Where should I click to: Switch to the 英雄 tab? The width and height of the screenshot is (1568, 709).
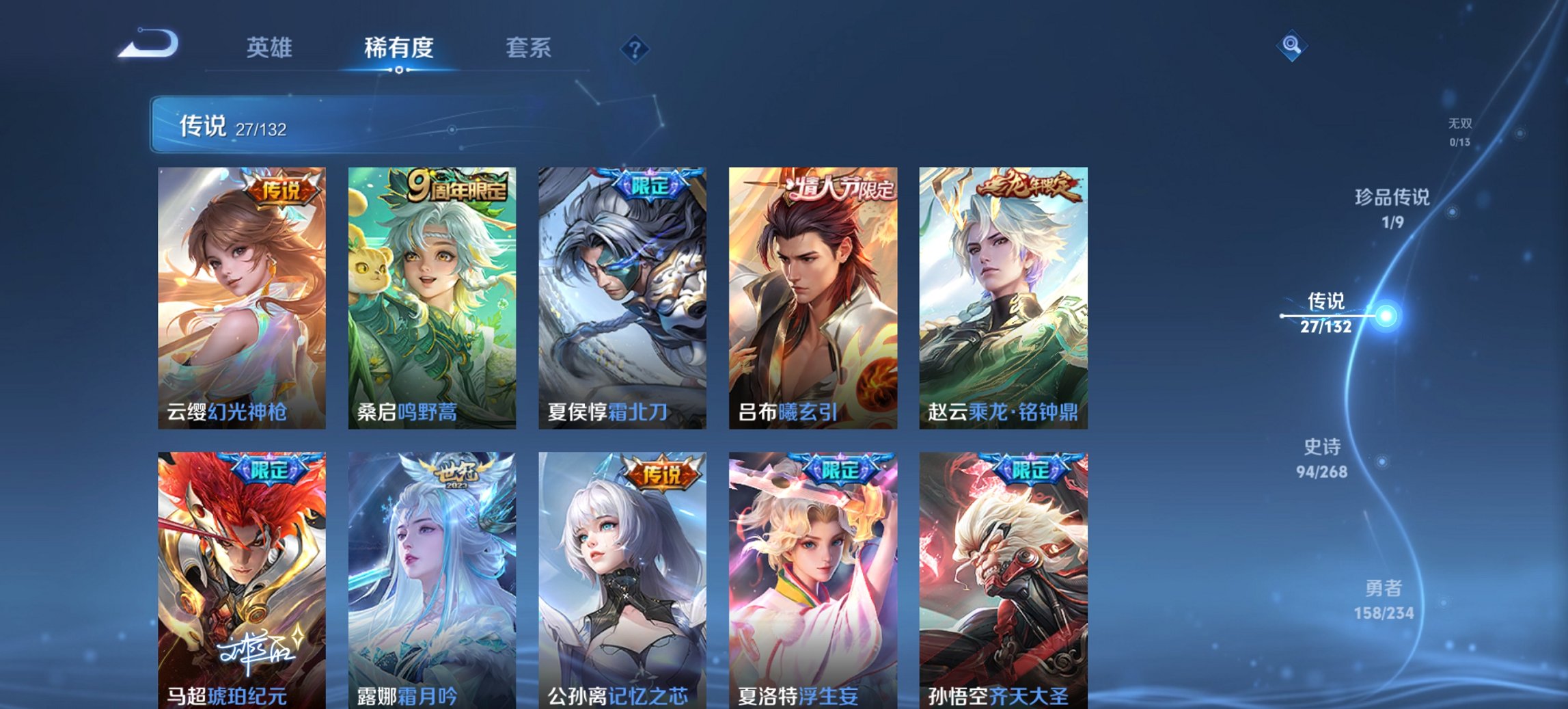(271, 48)
